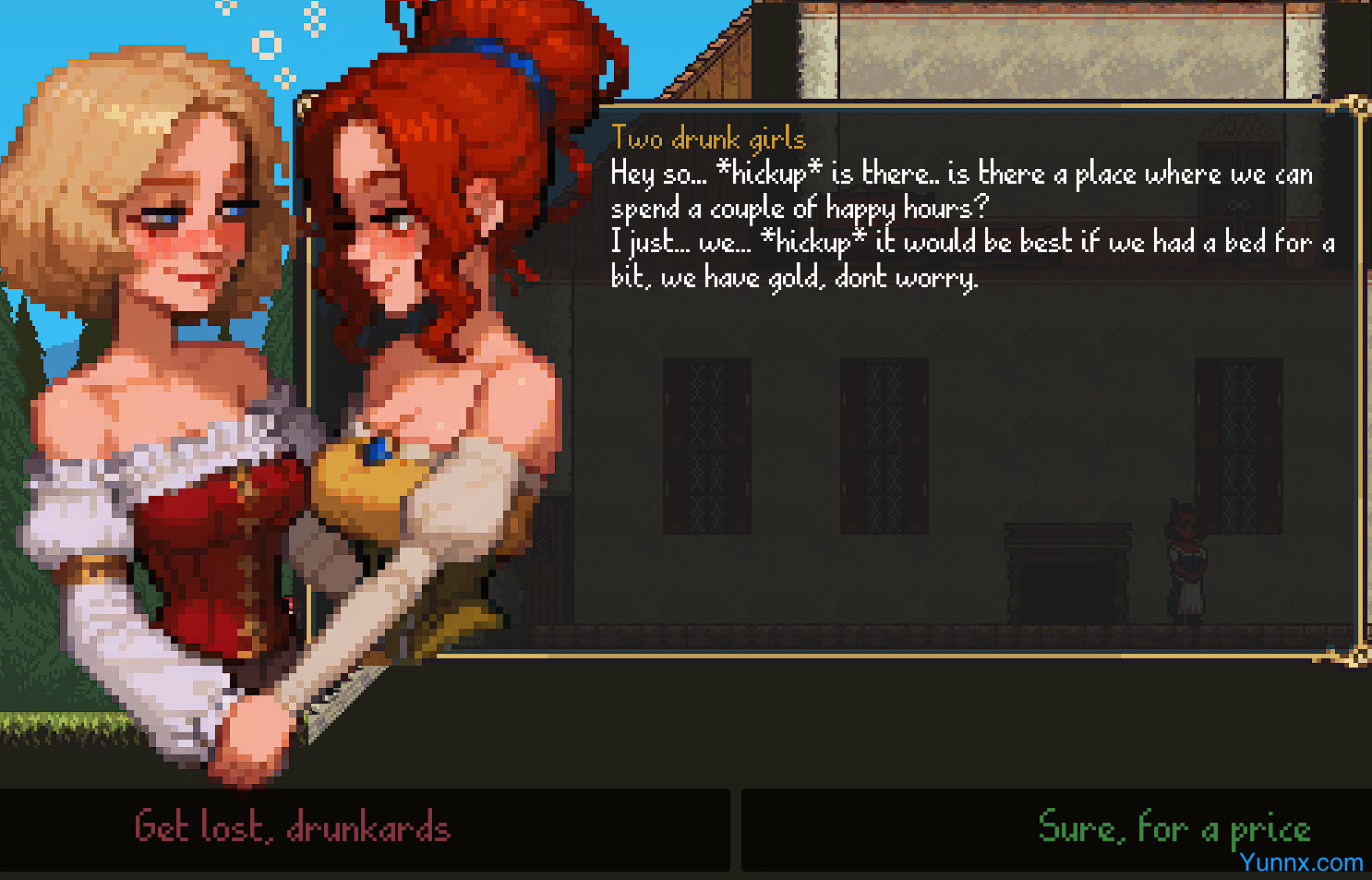
Task: Open the Yunnx.com watermark link
Action: point(1301,862)
